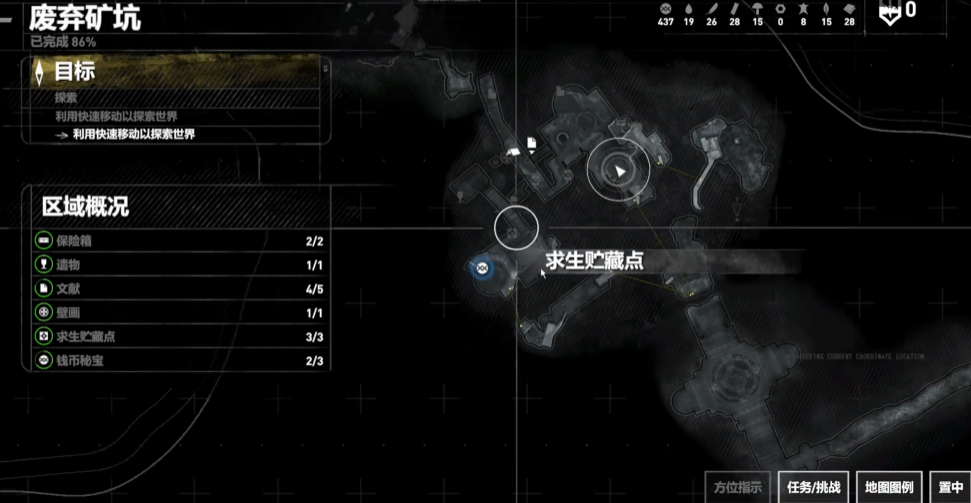Select the 保险箱 row in region summary
971x503 pixels.
coord(180,241)
